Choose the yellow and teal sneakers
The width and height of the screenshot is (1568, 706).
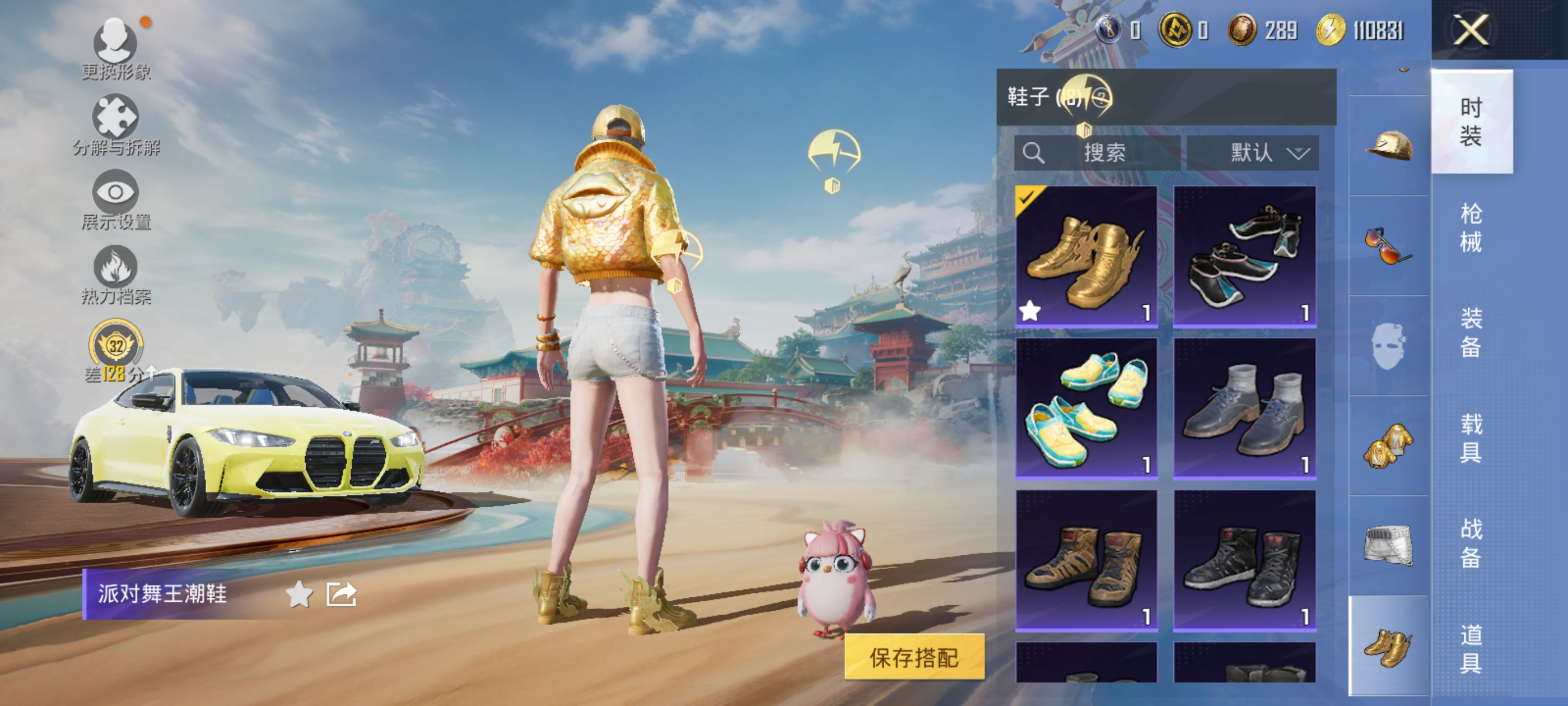click(1086, 408)
